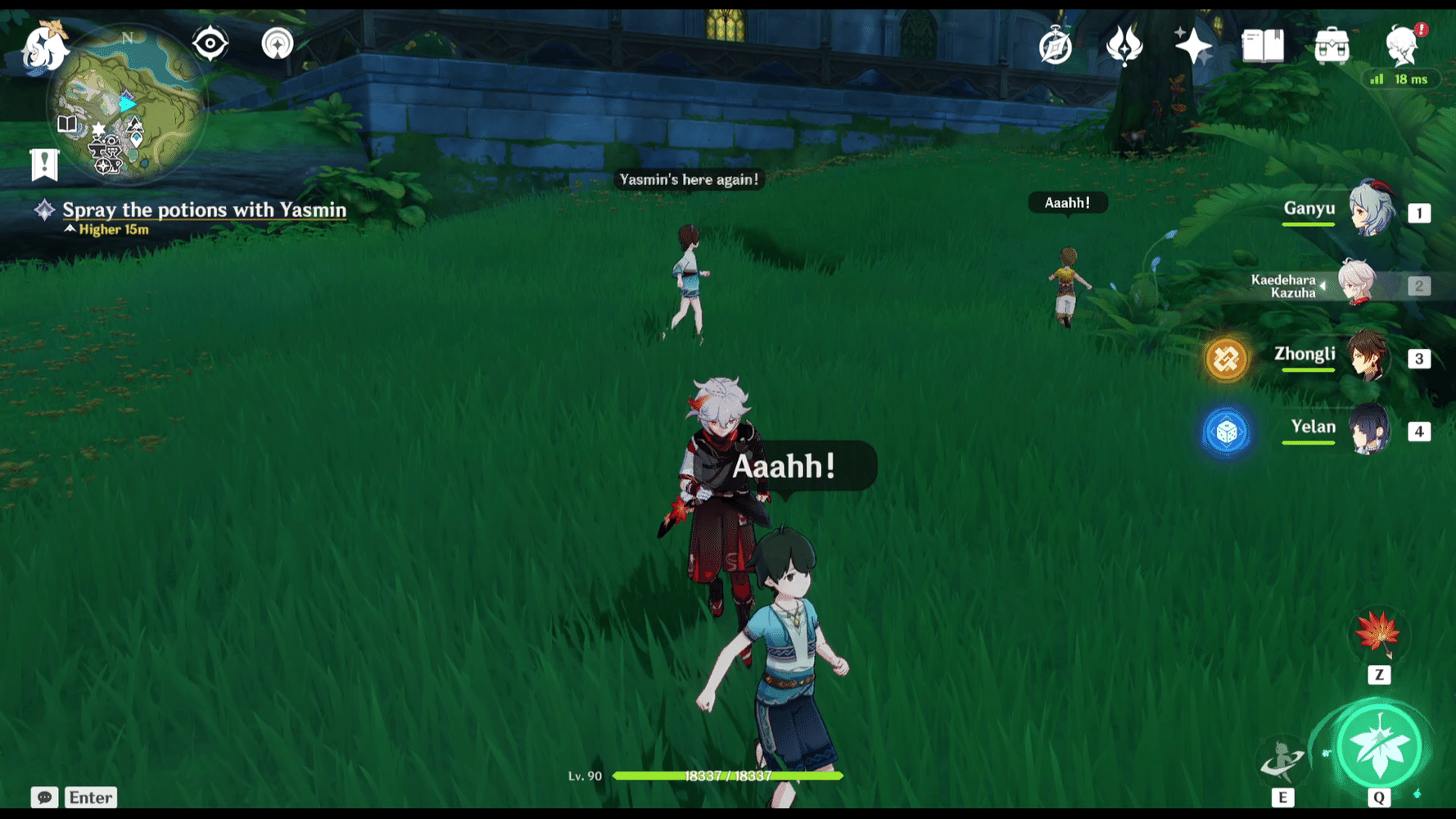Open the Wish menu star icon

point(1191,45)
